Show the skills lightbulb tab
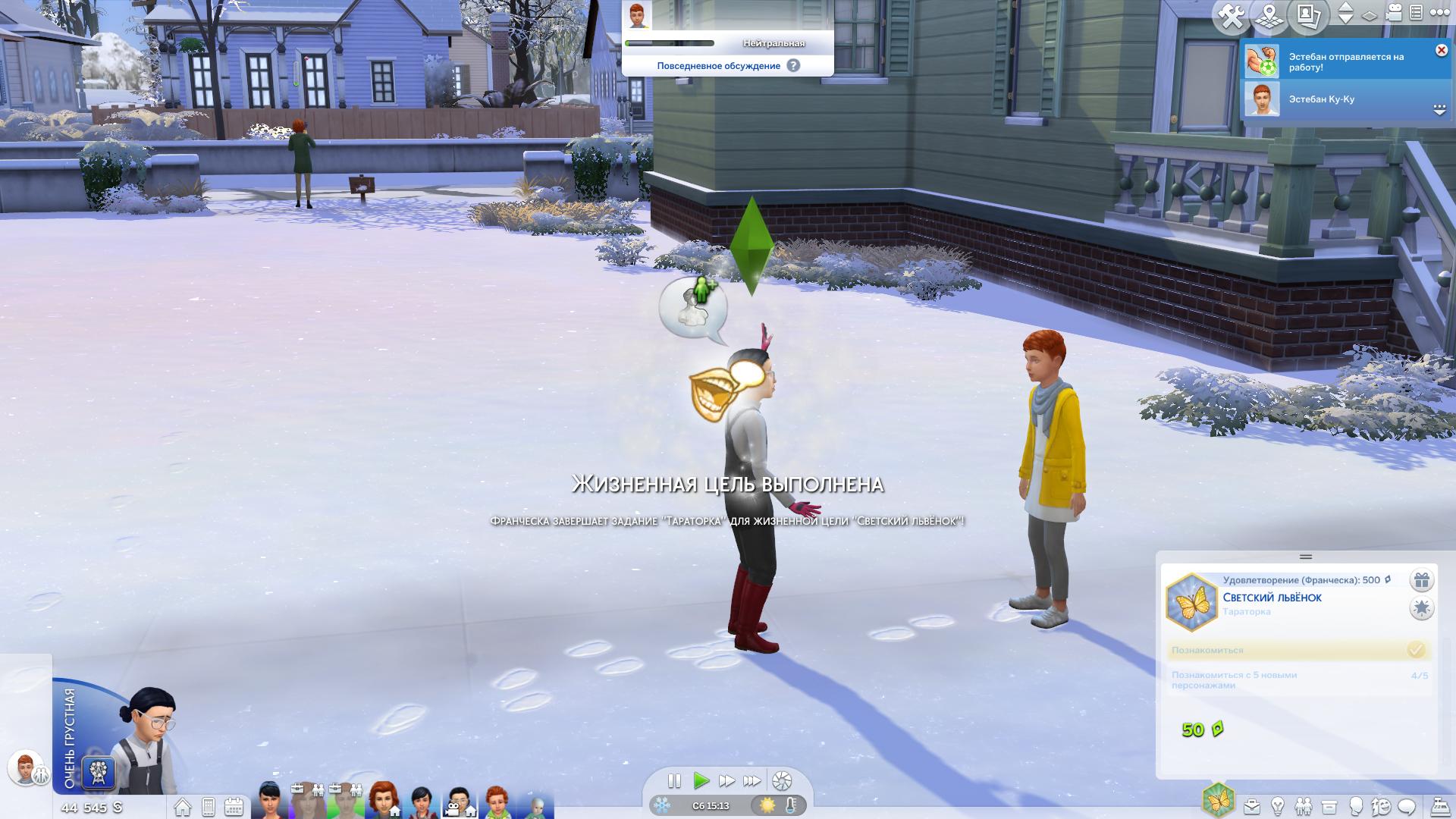 [x=1278, y=805]
